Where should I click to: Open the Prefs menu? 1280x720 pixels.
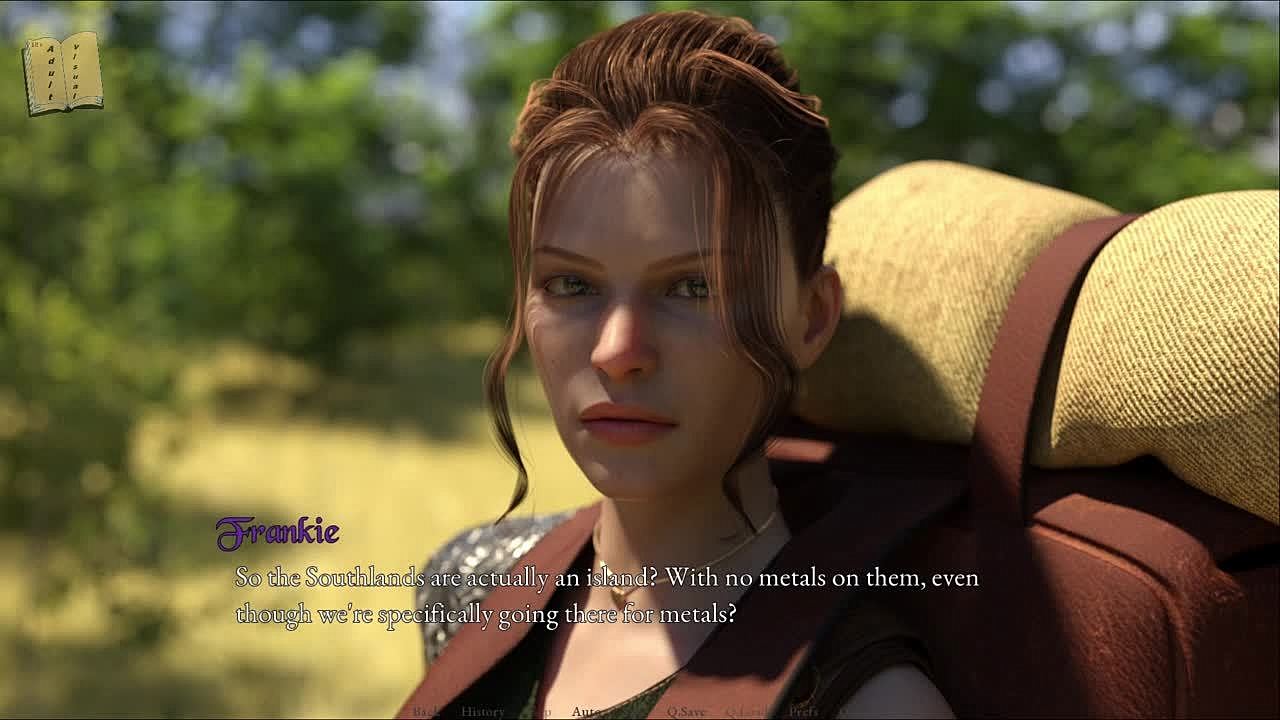804,712
